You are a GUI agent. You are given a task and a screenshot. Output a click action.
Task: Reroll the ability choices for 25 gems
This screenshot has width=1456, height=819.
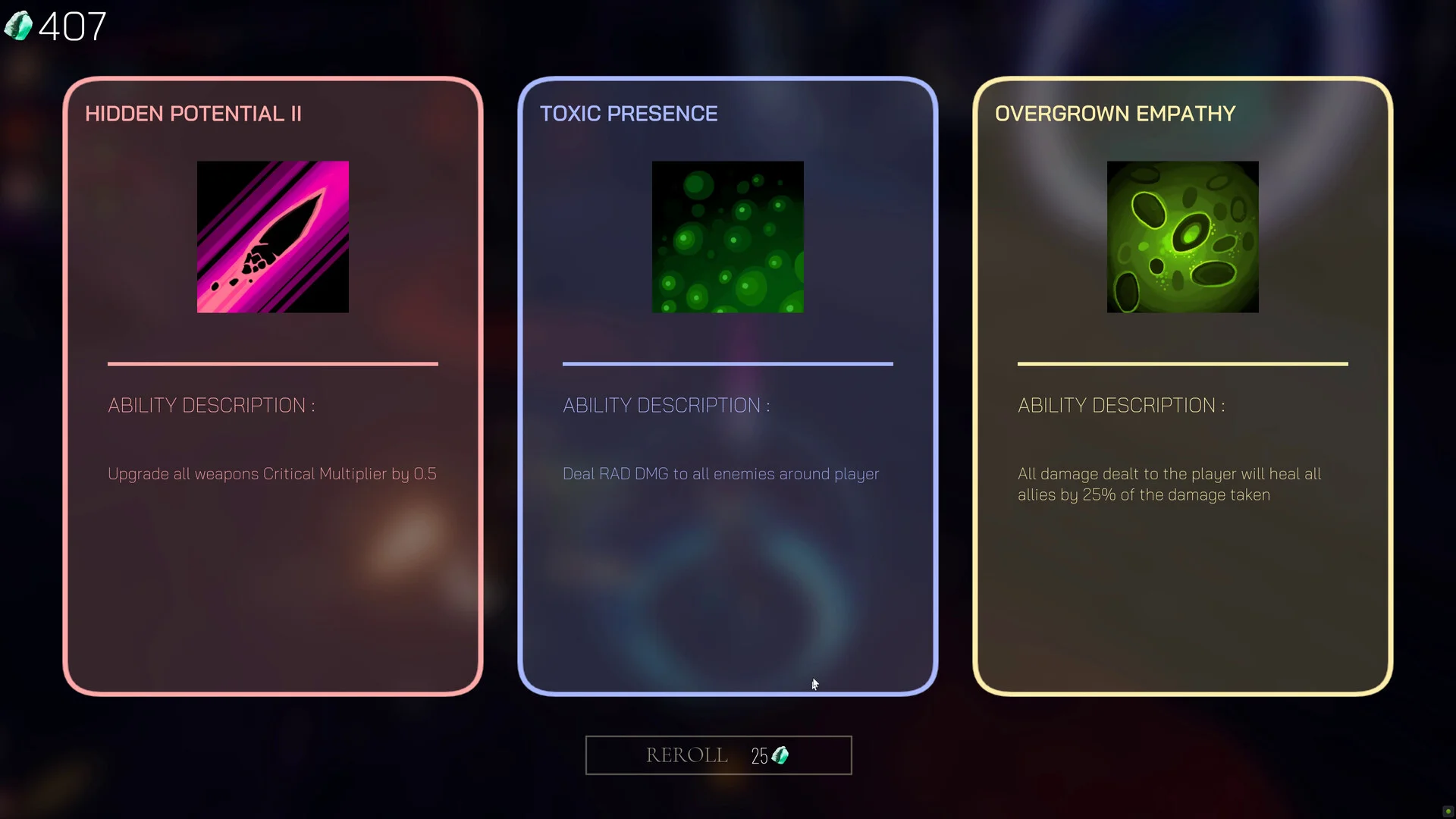coord(718,755)
